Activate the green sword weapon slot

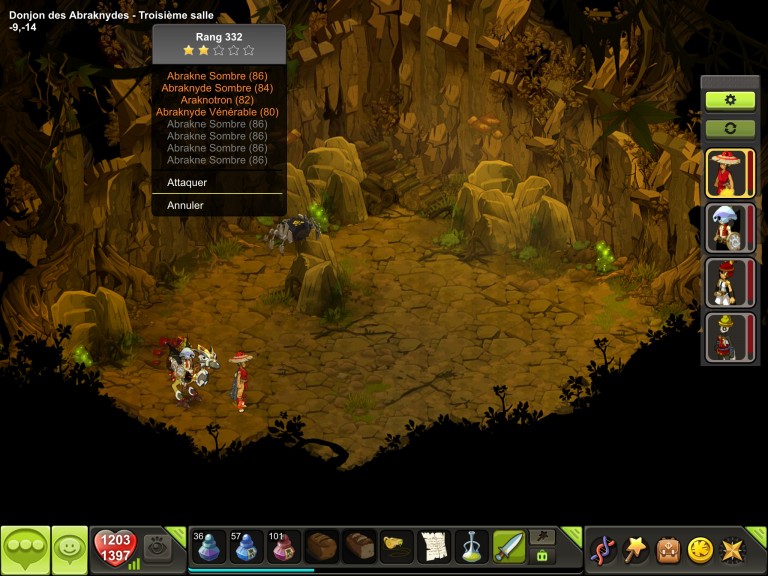tap(509, 547)
